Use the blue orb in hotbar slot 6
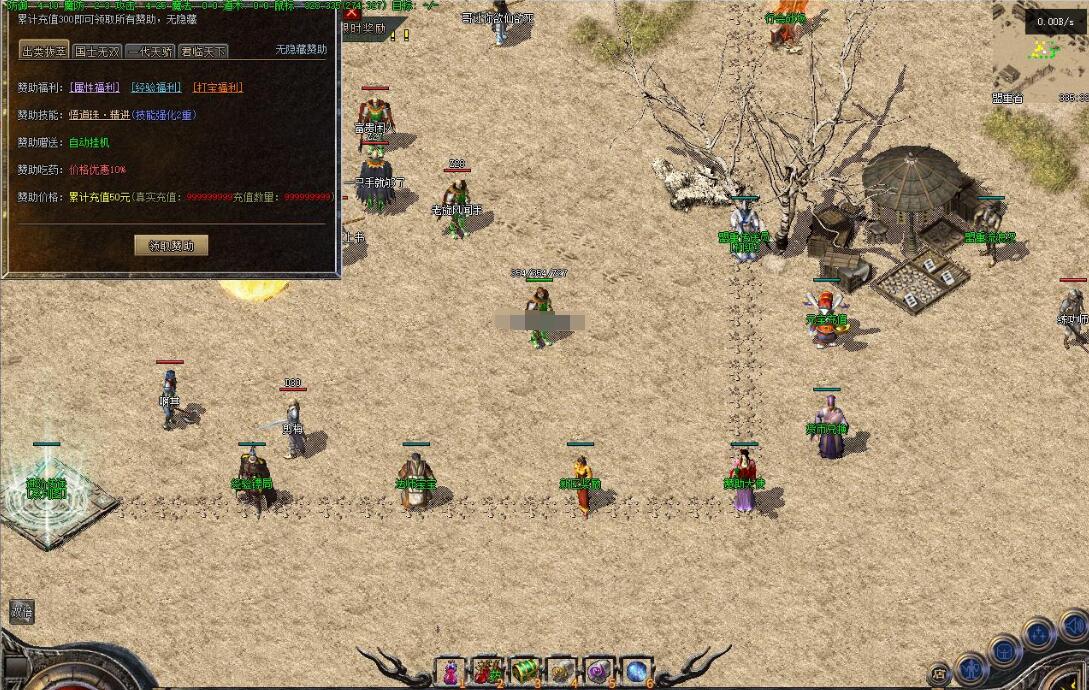The image size is (1089, 690). pyautogui.click(x=635, y=671)
